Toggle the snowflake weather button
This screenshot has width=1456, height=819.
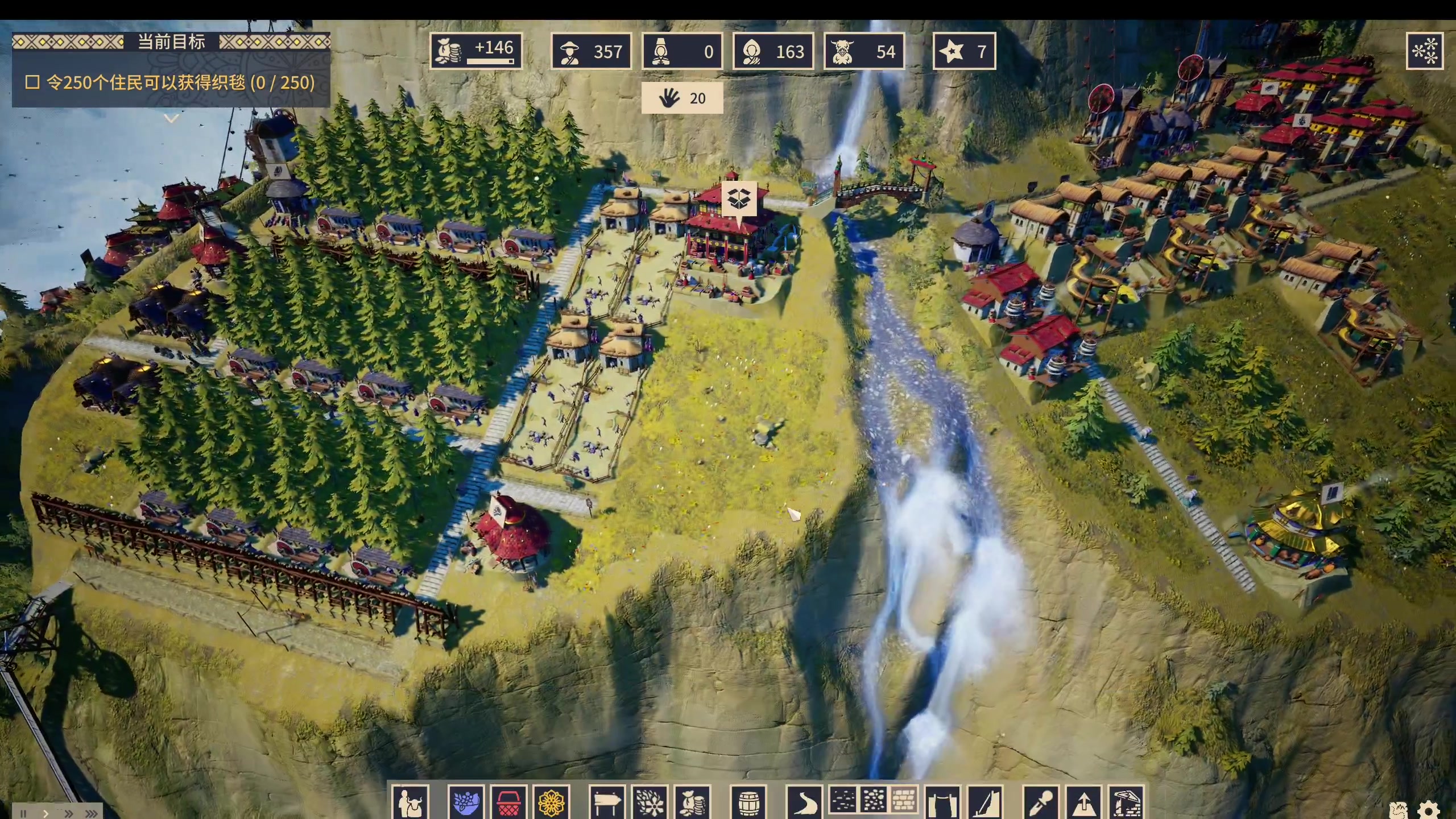click(1425, 51)
